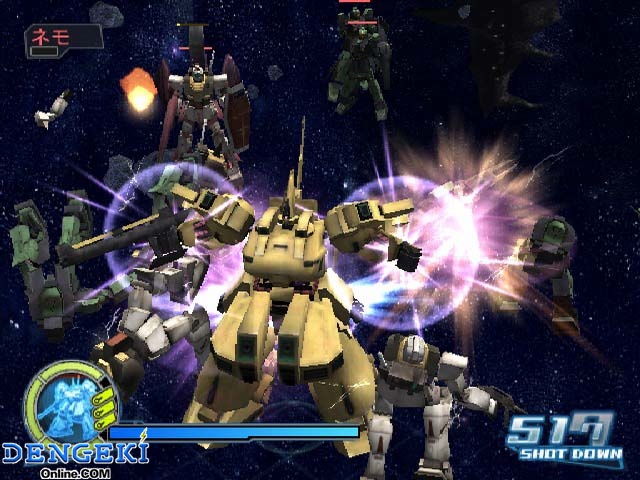Click the blue mobile suit portrait emblem
Viewport: 640px width, 480px height.
click(64, 405)
